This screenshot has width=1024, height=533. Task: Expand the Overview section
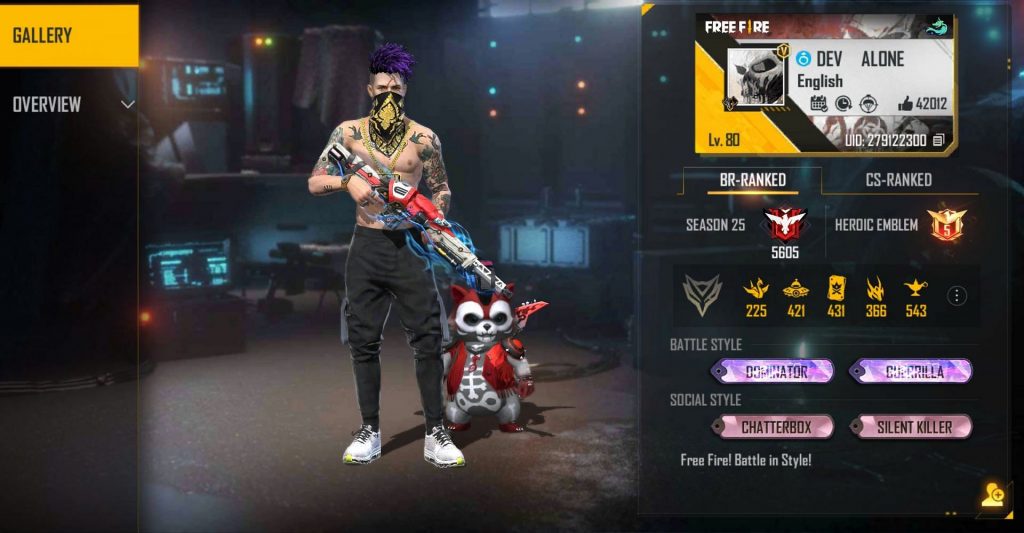[x=127, y=104]
